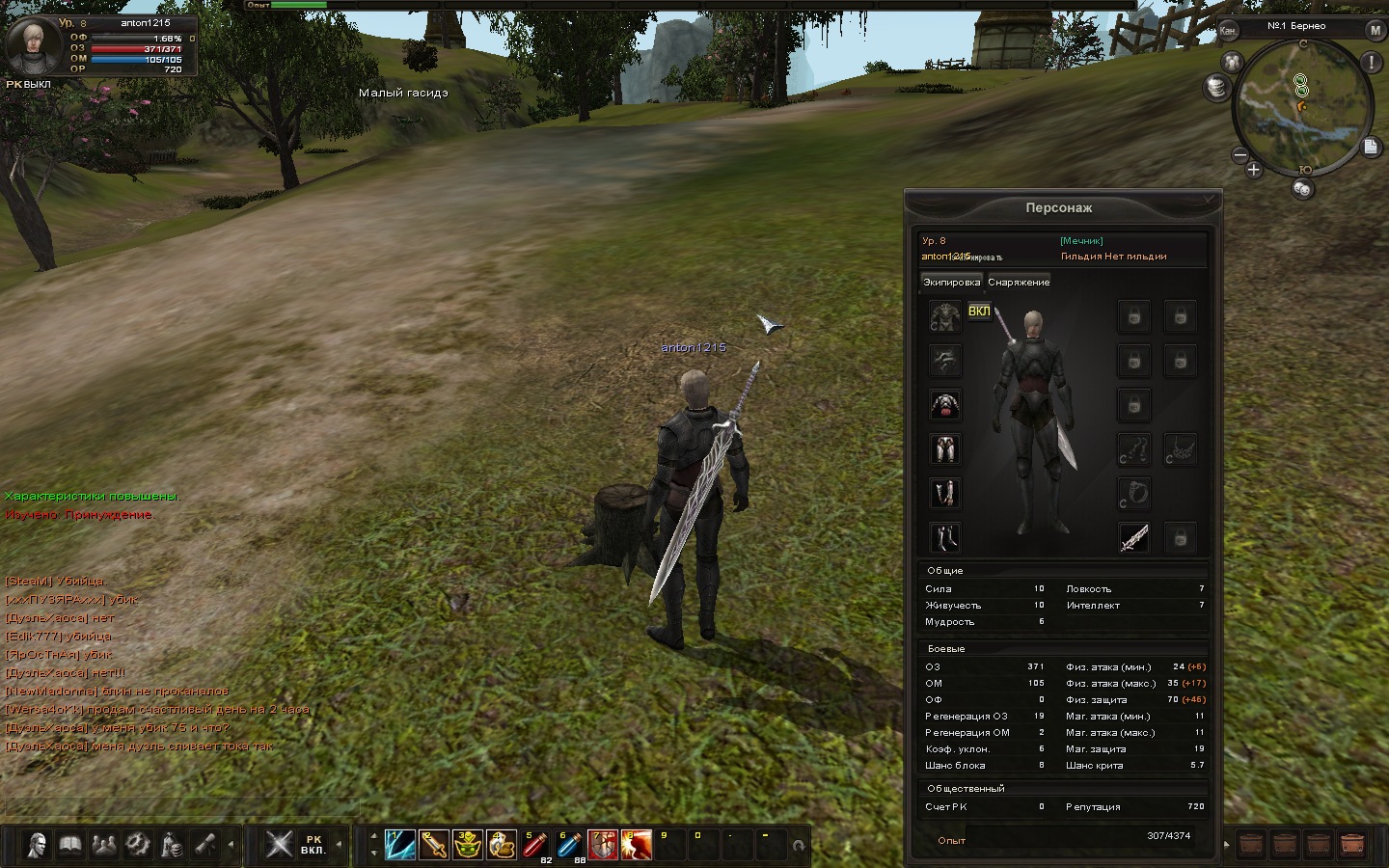Toggle the РК ВКЛ. mode button
This screenshot has width=1389, height=868.
(313, 845)
